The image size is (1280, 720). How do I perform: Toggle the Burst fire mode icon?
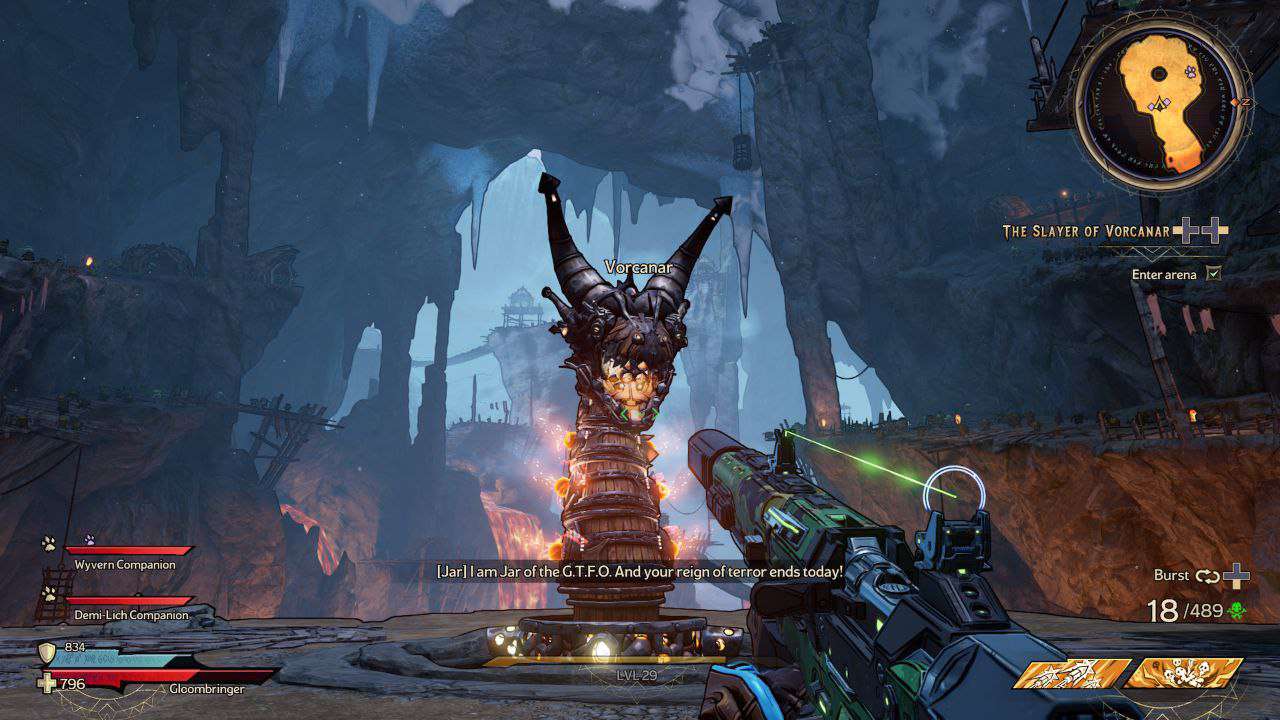coord(1207,576)
